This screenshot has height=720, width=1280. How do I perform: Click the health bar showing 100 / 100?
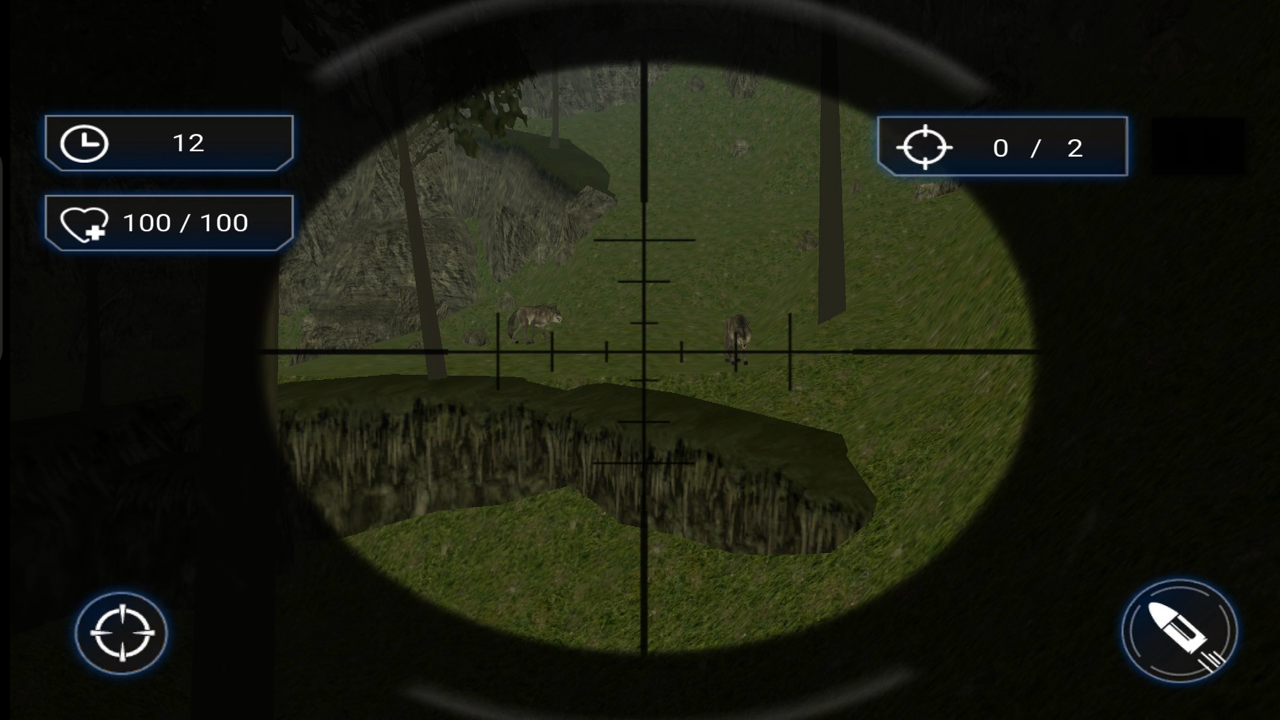coord(168,222)
